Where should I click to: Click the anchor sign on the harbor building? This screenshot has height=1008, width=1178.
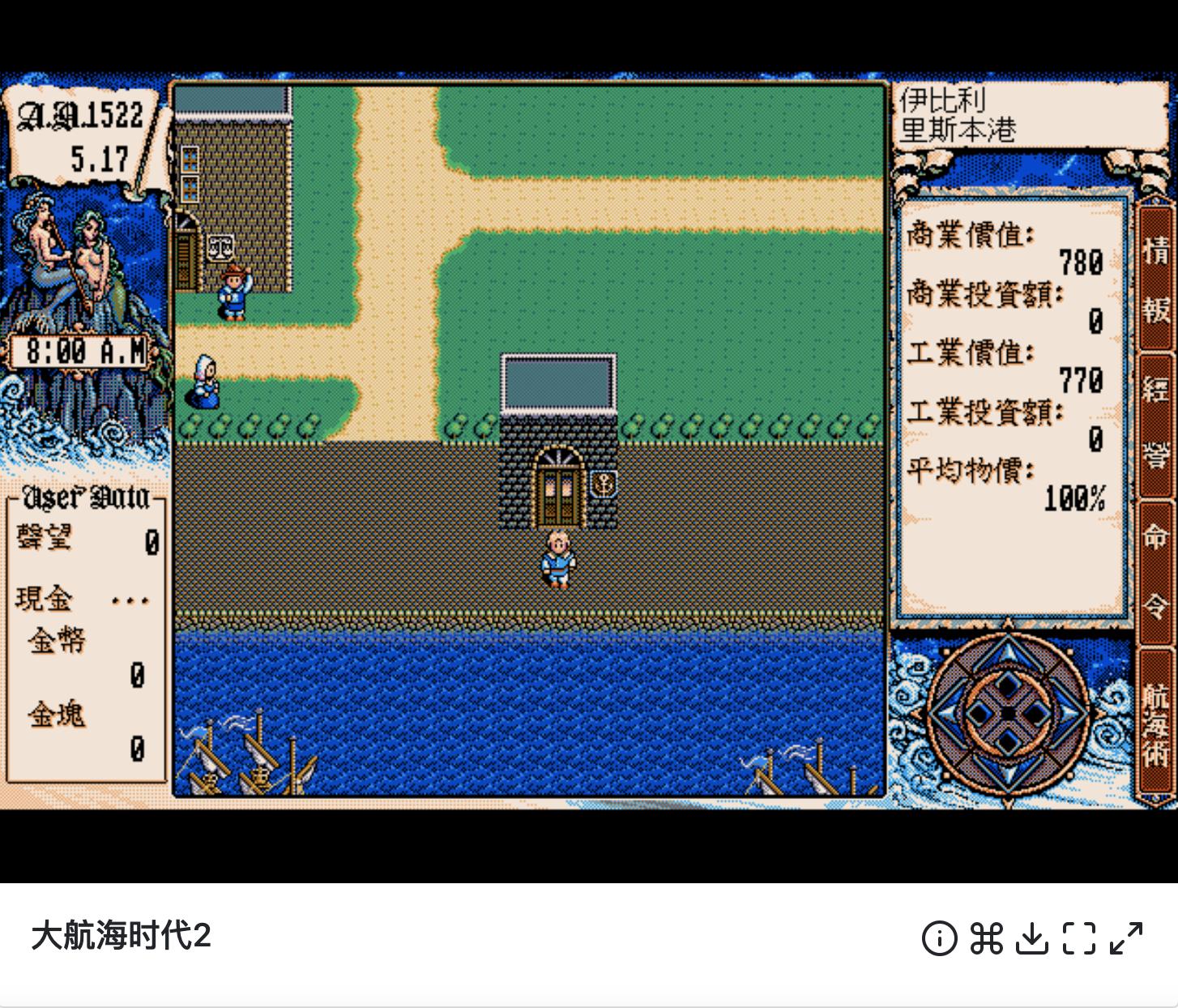(x=603, y=482)
